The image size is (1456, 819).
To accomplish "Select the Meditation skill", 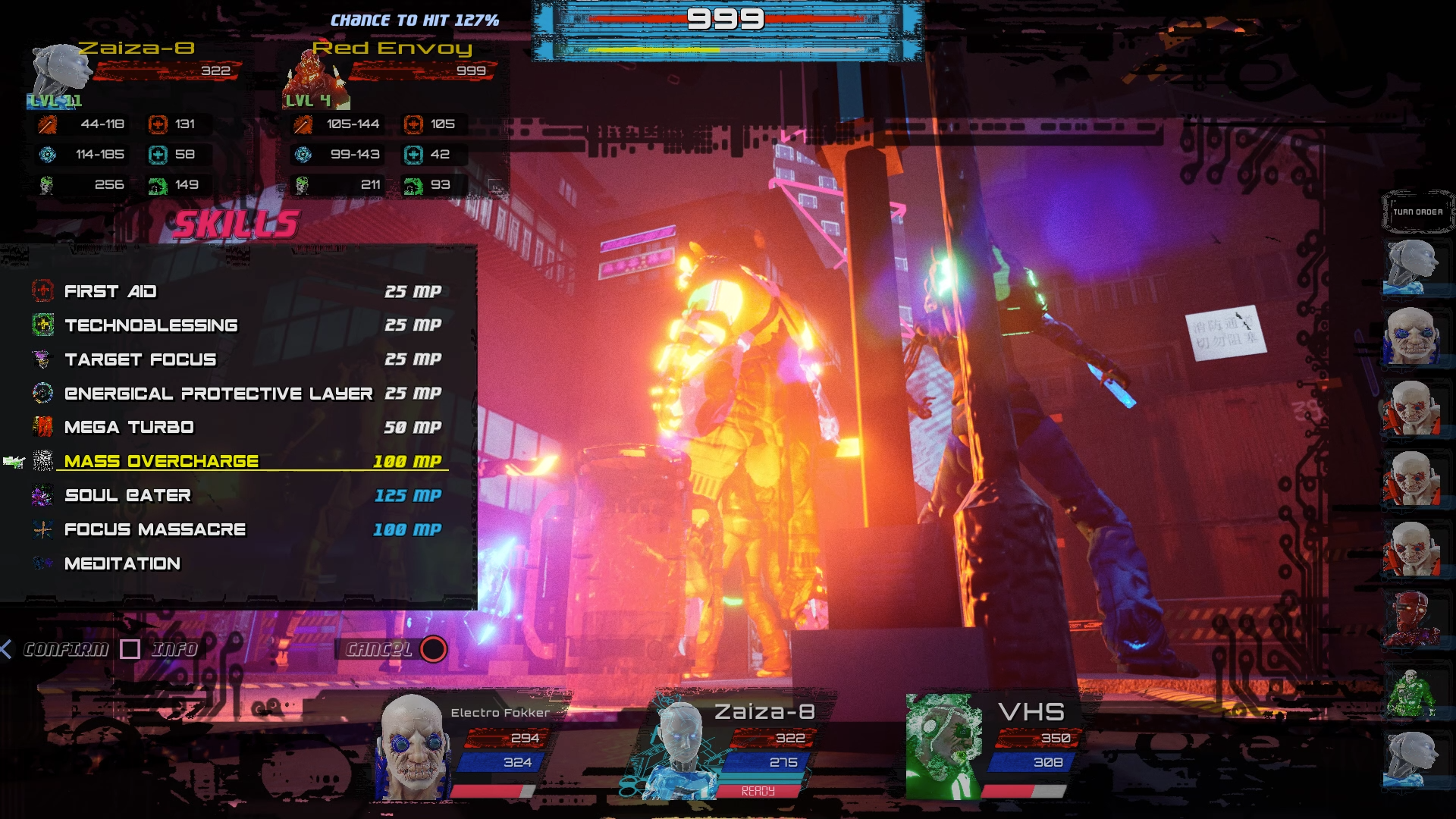I will [122, 563].
